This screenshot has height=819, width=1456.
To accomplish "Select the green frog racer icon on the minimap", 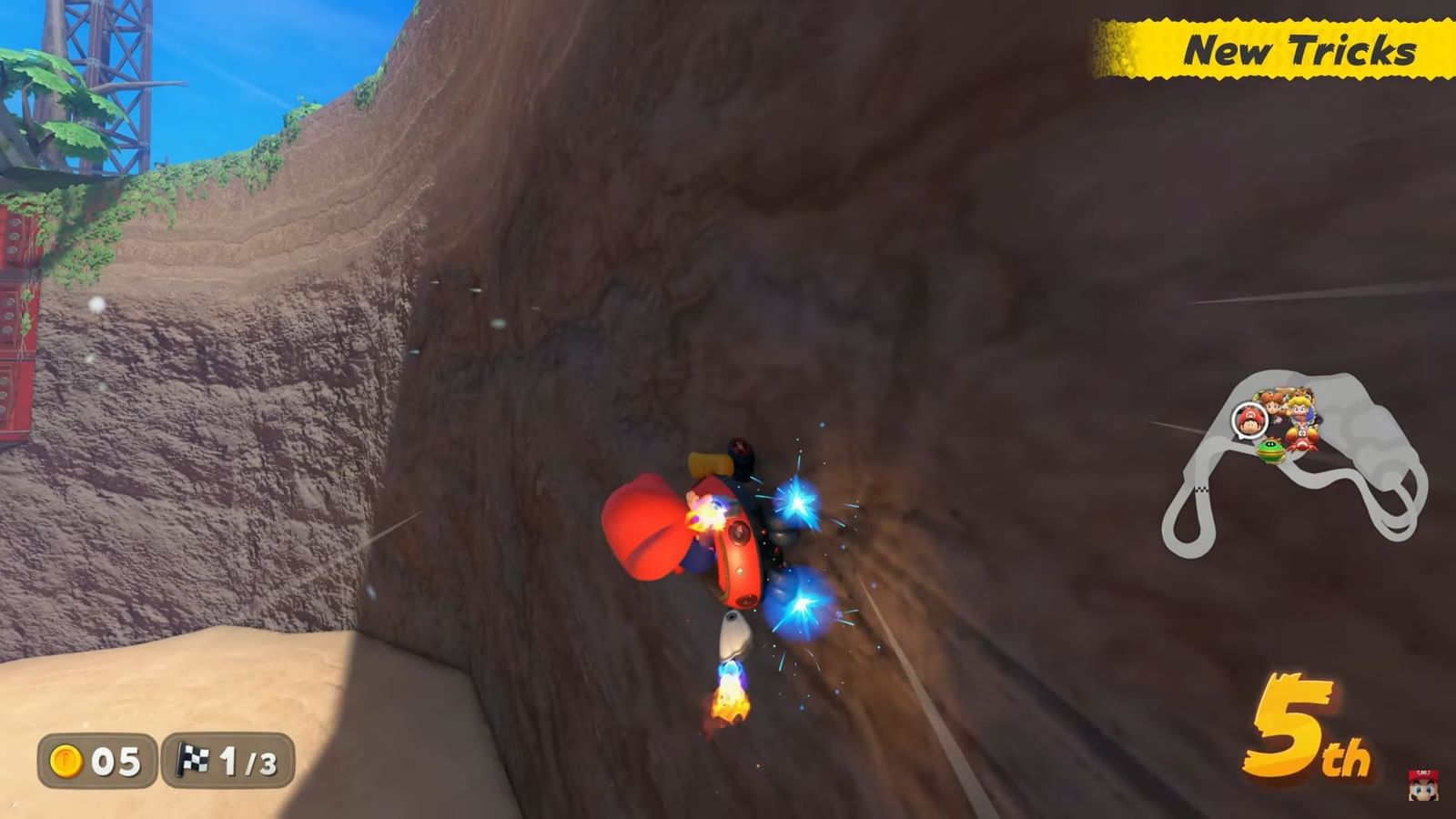I will tap(1270, 451).
